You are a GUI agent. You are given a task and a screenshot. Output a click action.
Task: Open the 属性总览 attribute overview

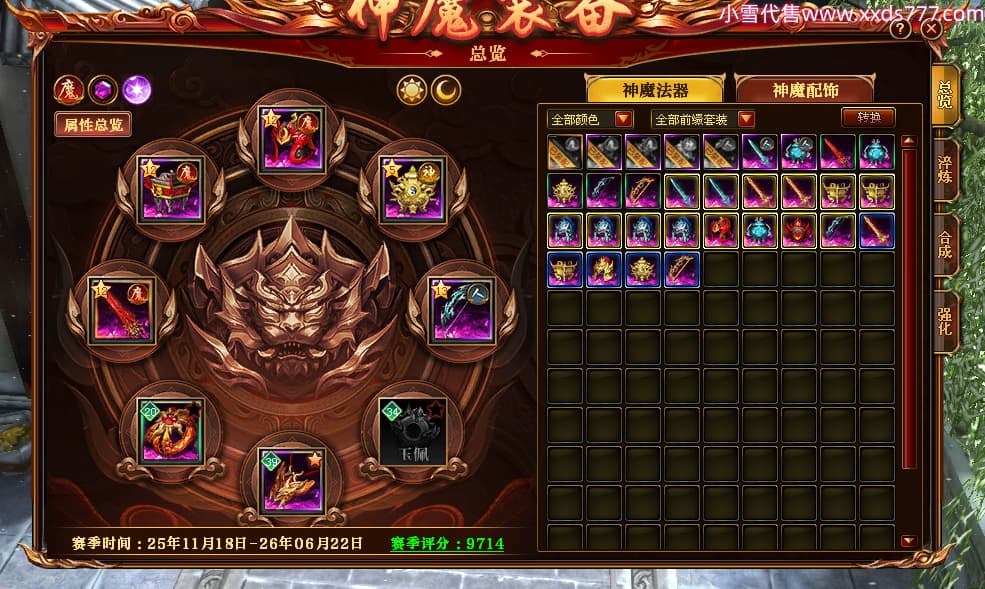coord(93,125)
